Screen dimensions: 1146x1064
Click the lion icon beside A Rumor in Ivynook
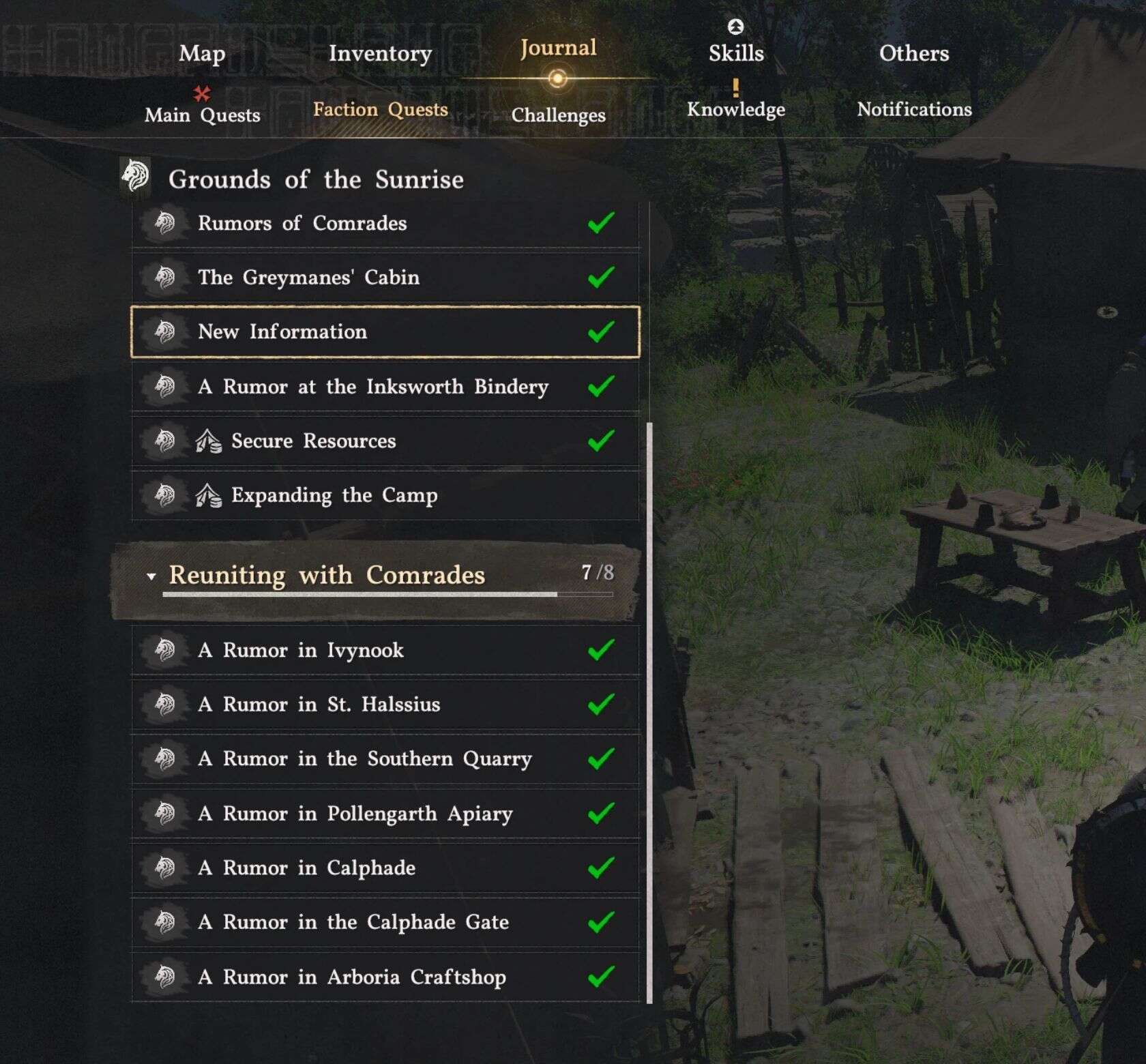tap(166, 650)
